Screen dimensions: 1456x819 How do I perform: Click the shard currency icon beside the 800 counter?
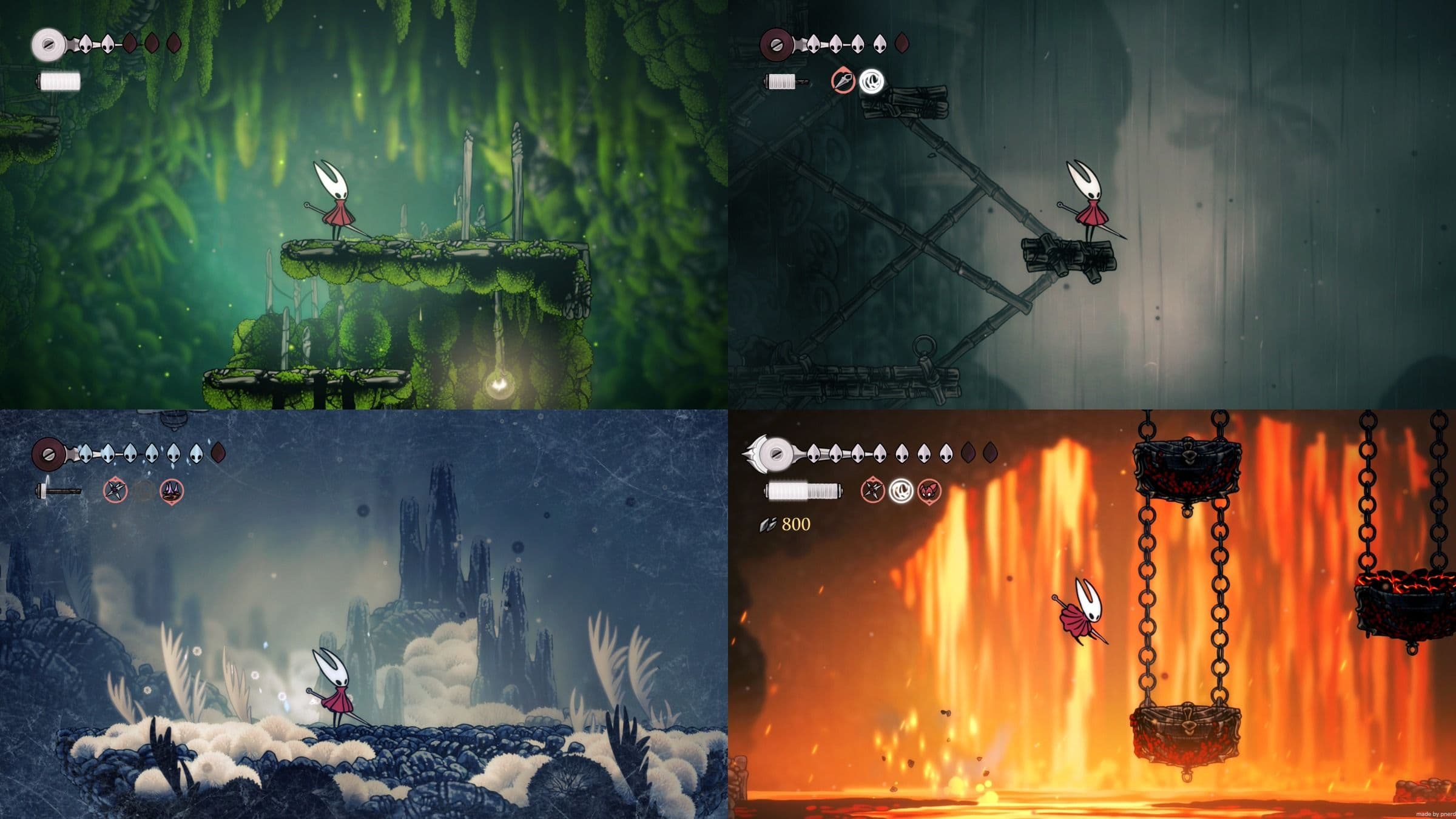click(766, 524)
